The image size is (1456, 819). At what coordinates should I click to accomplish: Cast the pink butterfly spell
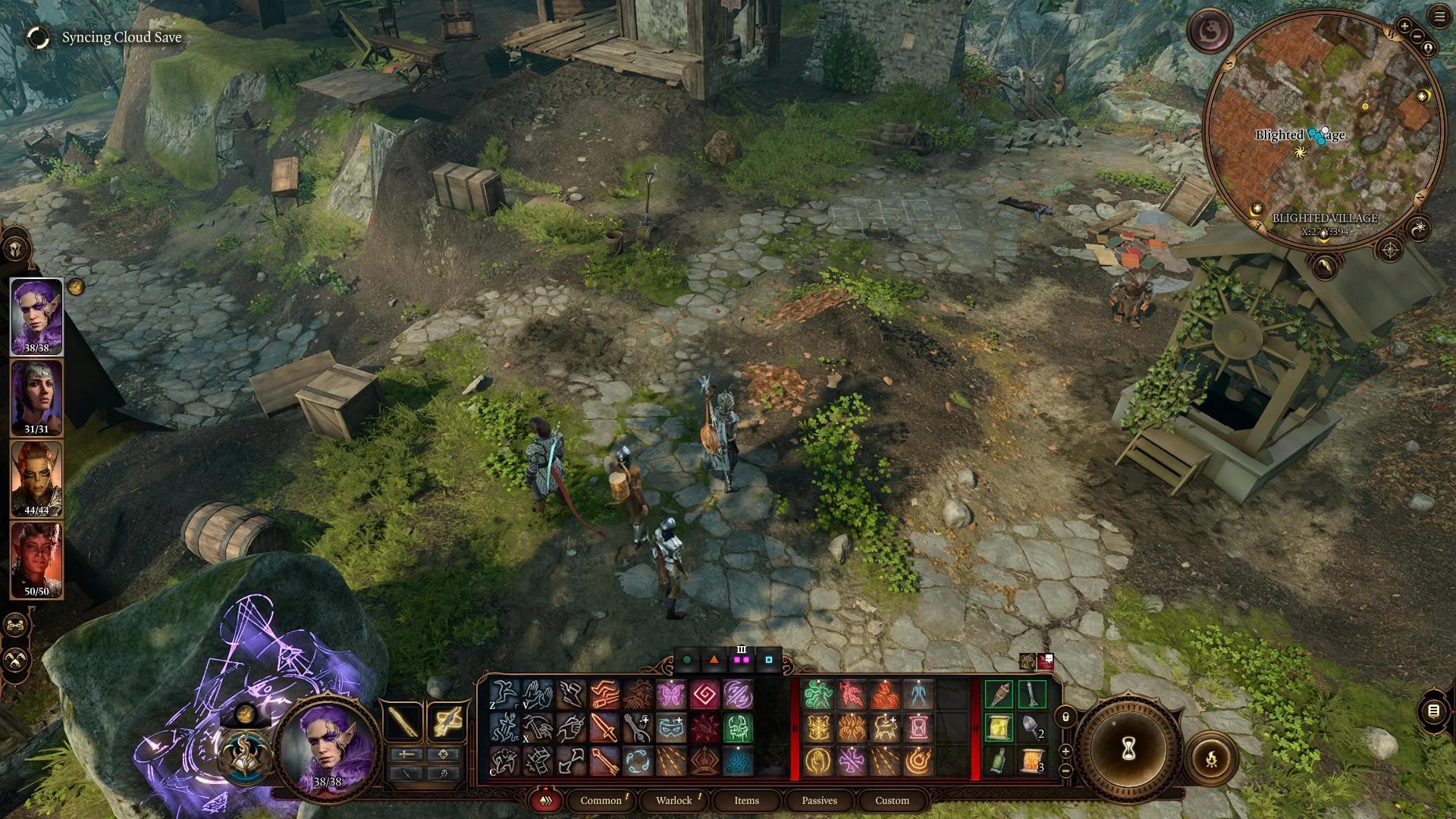(x=670, y=694)
